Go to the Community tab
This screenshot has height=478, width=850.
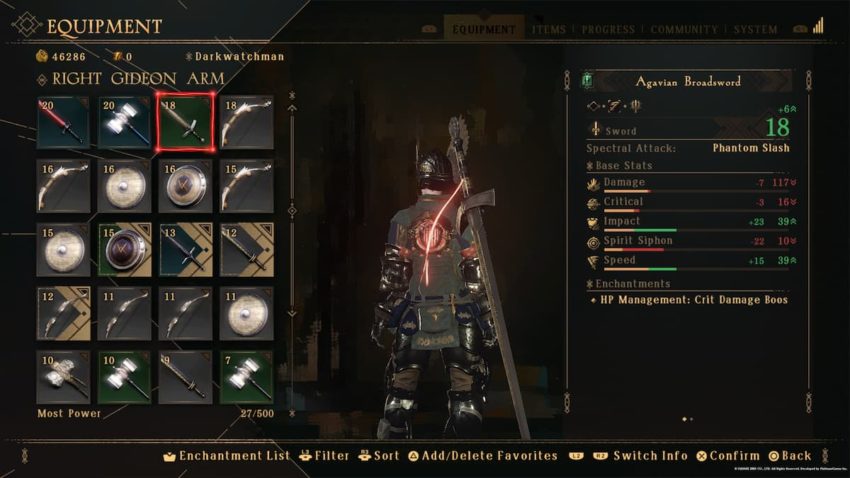[x=684, y=30]
